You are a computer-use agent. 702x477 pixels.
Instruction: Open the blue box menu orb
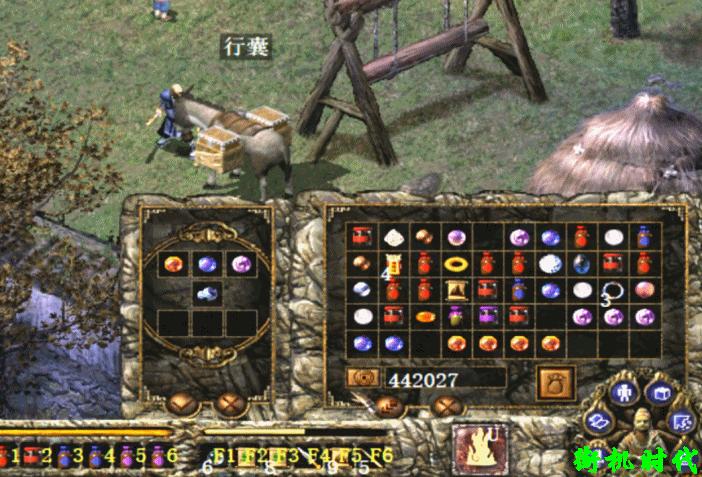click(661, 393)
